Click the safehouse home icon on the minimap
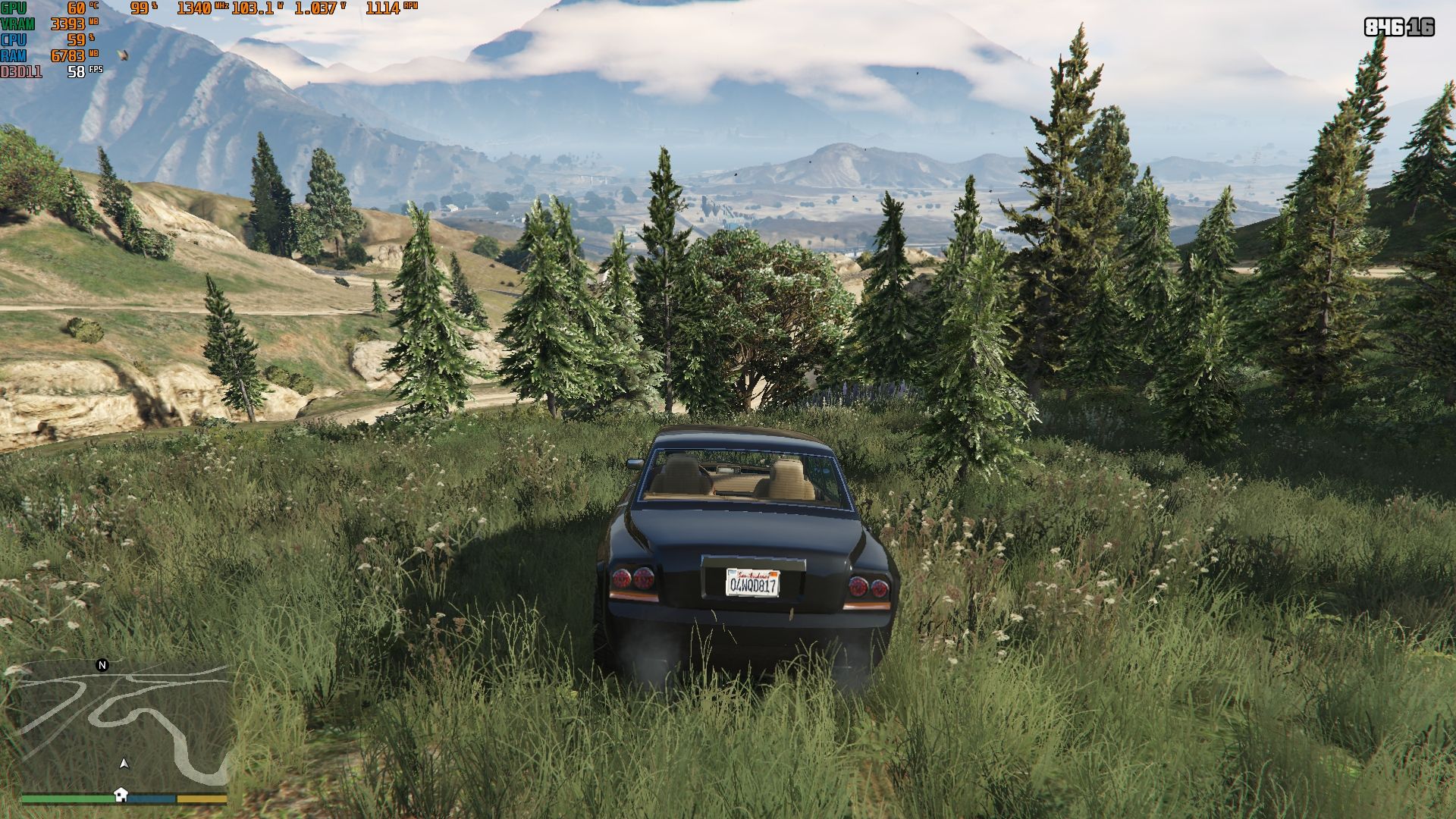 pos(121,794)
